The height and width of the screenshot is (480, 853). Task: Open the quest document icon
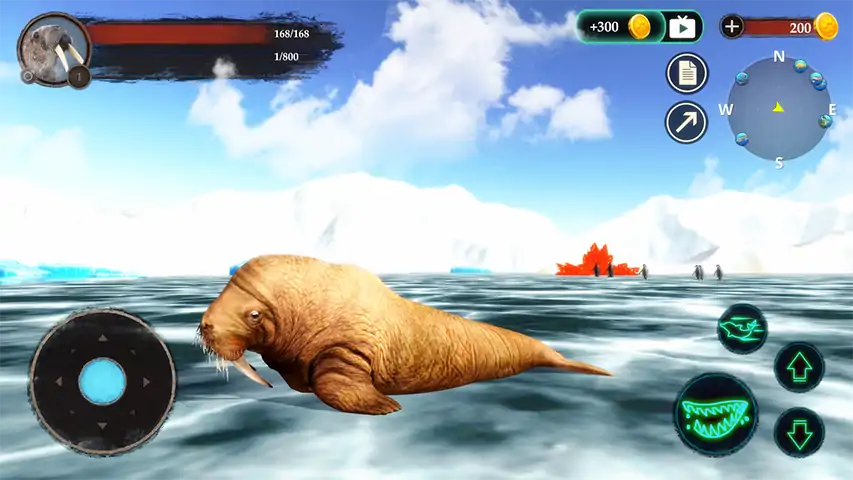tap(687, 73)
